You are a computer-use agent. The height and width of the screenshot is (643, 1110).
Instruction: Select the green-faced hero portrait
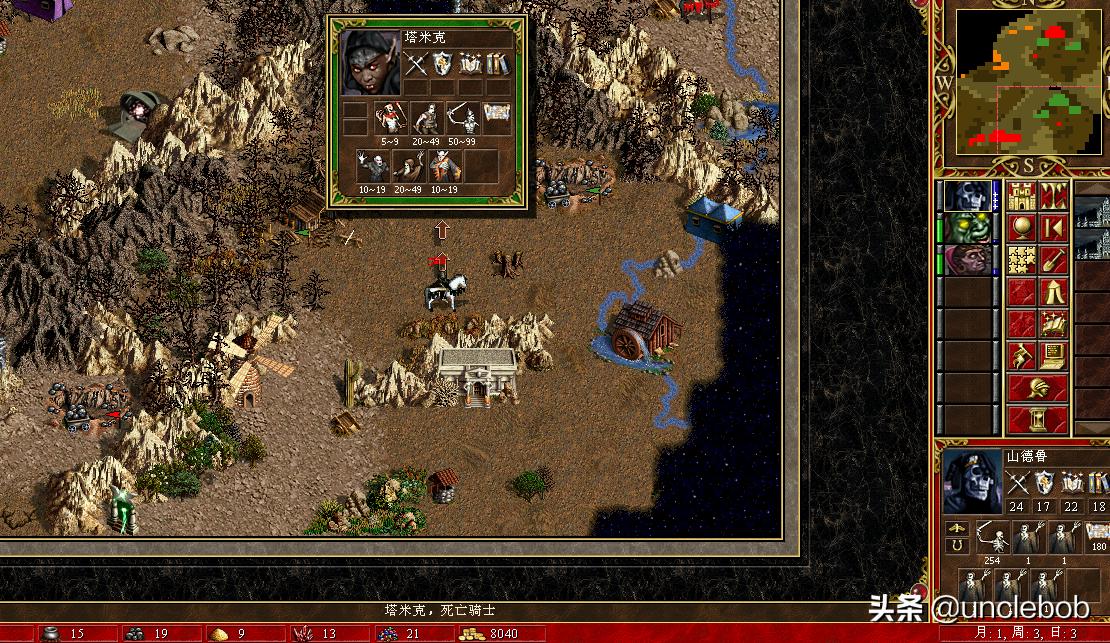[x=968, y=228]
